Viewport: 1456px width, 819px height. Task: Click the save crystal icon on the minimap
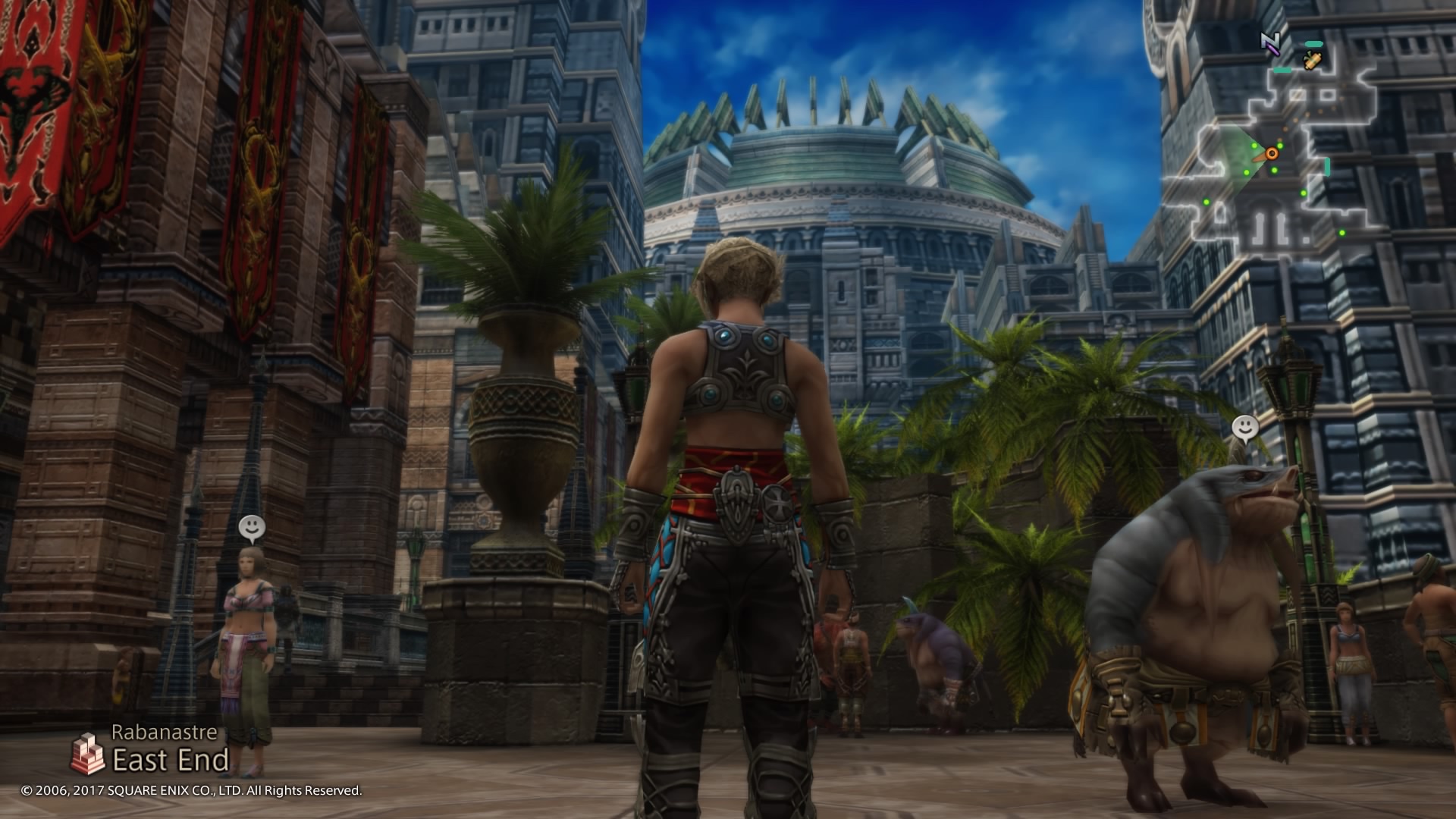[x=1312, y=61]
